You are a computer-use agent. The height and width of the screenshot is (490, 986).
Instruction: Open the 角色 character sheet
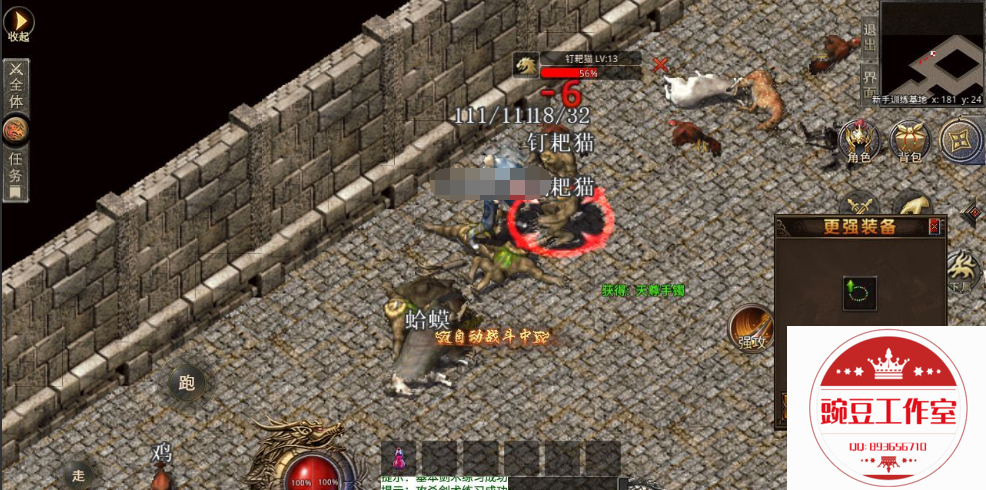point(858,140)
